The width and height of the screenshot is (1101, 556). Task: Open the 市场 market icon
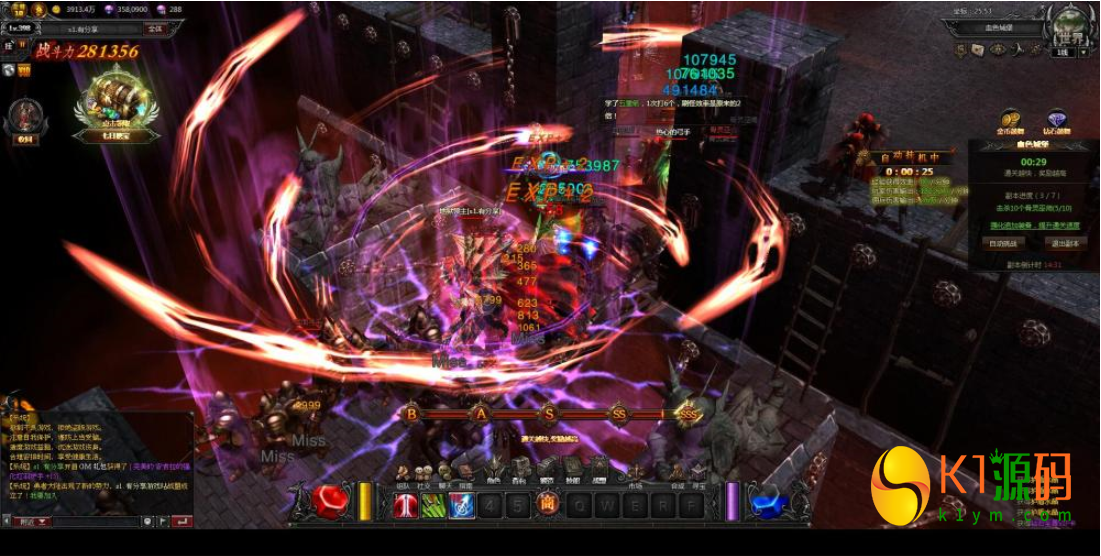(x=635, y=470)
